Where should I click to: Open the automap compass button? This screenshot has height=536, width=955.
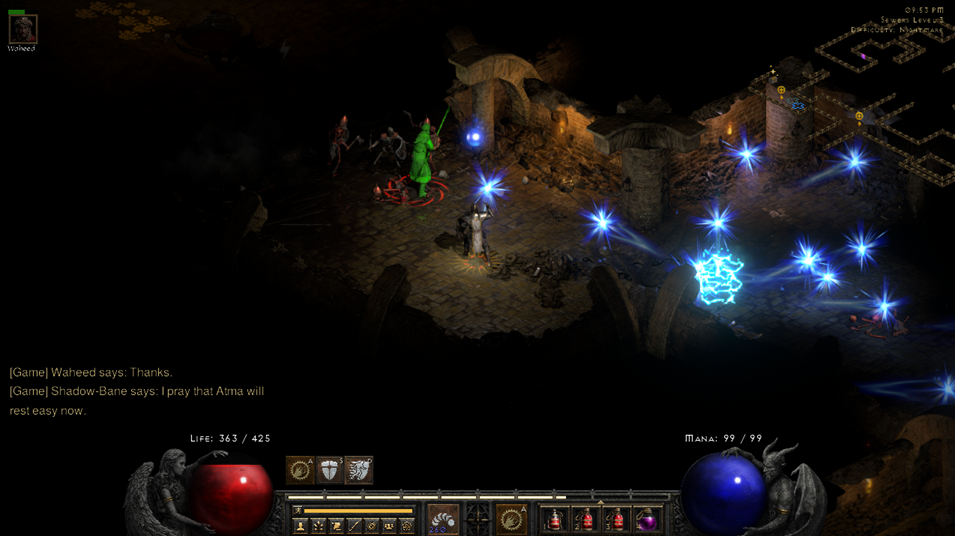(x=372, y=525)
